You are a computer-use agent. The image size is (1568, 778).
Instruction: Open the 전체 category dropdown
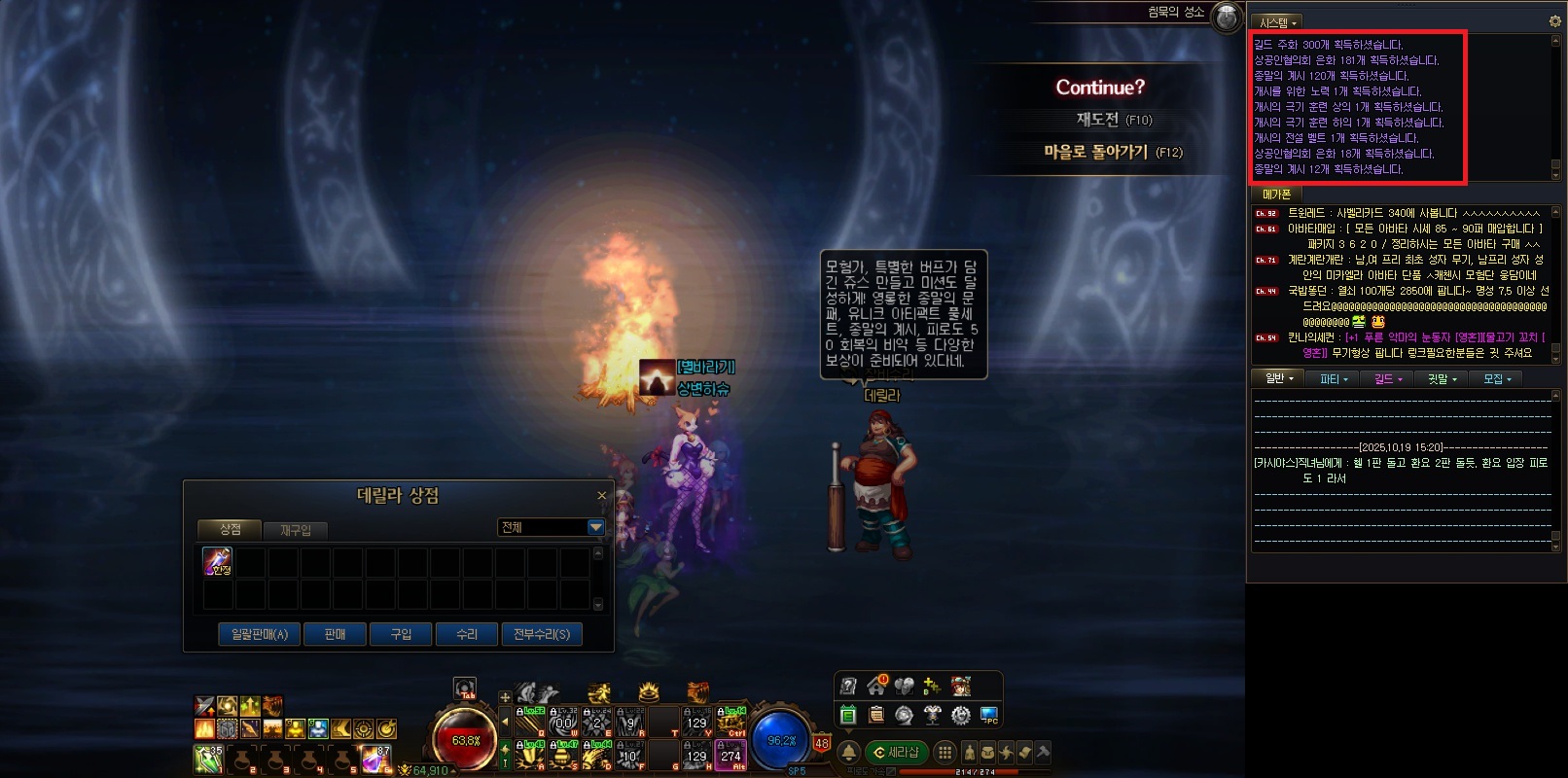(x=595, y=527)
